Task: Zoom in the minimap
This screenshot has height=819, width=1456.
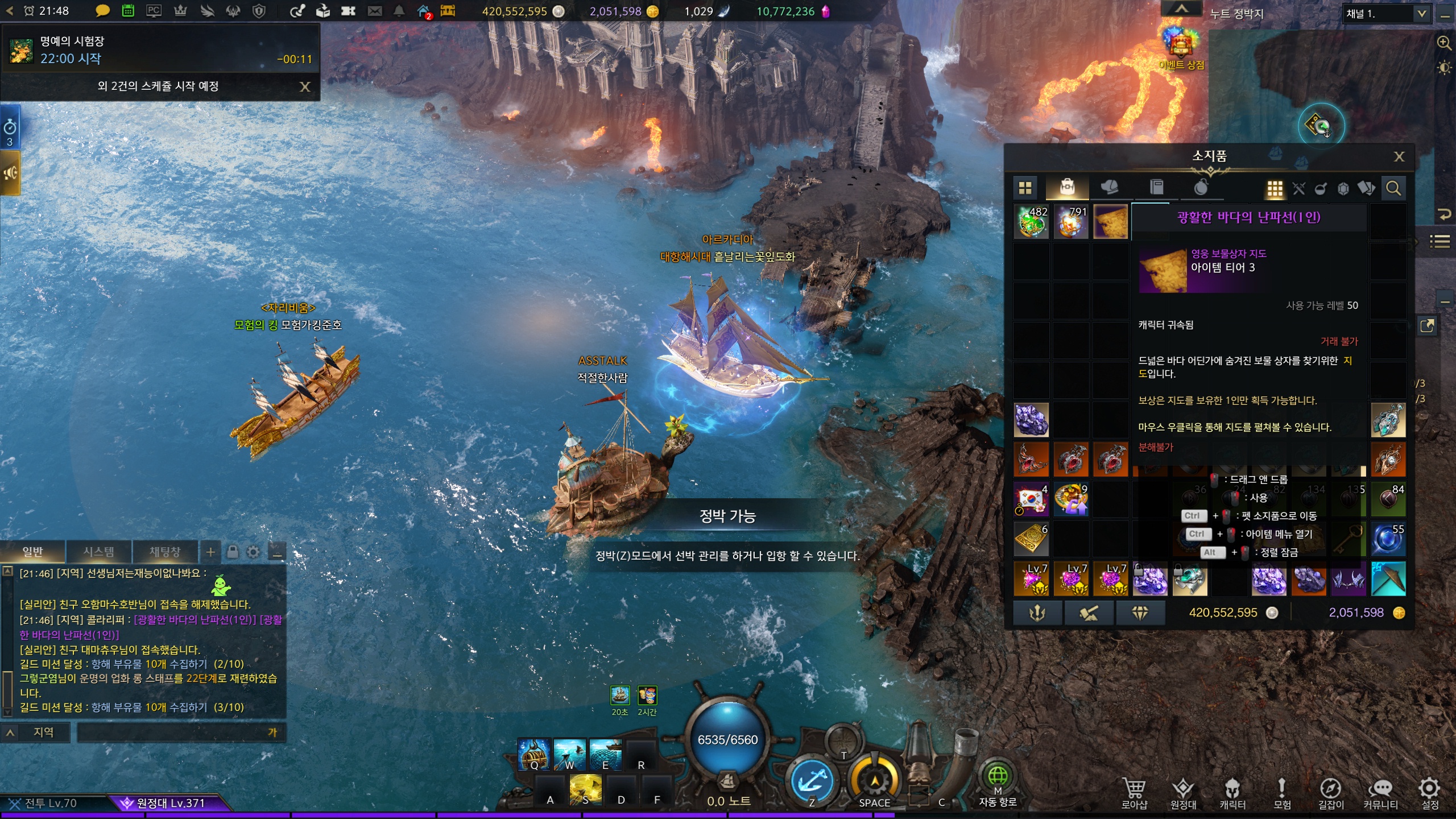Action: coord(1443,43)
